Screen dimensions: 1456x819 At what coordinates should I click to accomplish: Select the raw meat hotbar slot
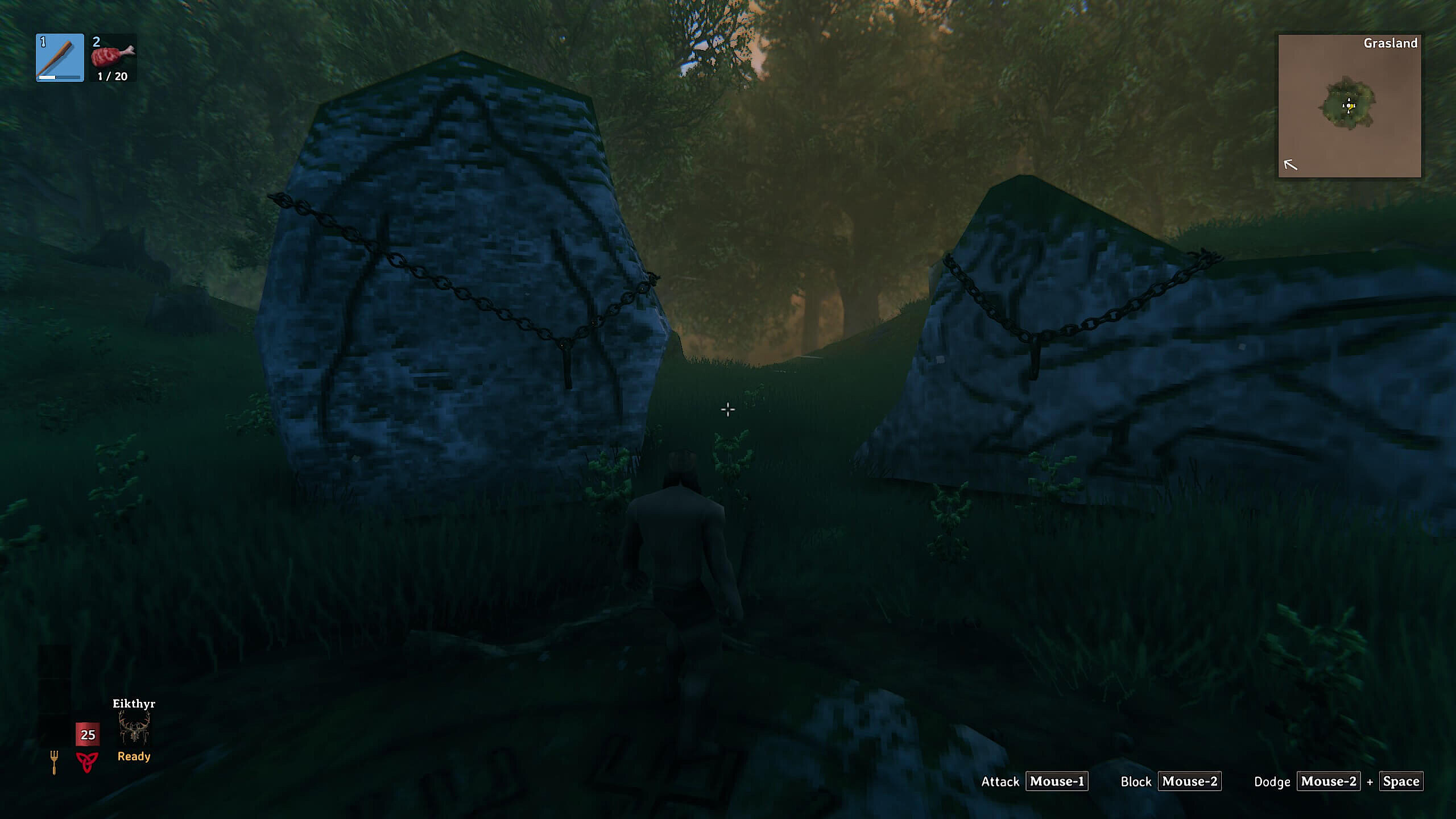tap(113, 57)
